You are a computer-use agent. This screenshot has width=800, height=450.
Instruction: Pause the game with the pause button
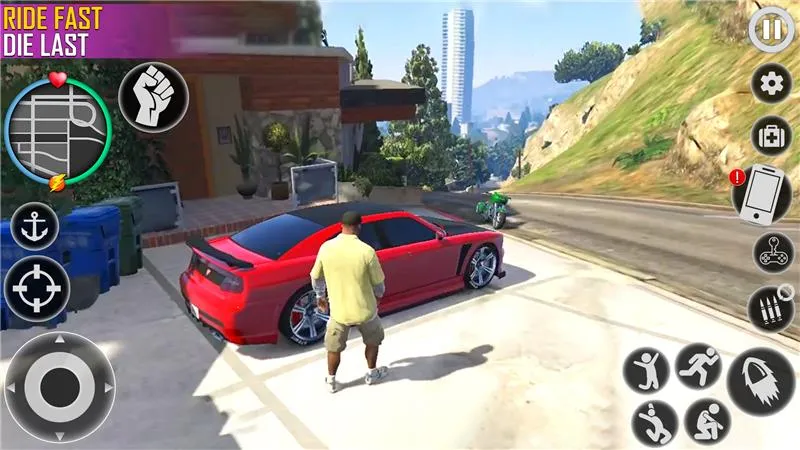771,30
